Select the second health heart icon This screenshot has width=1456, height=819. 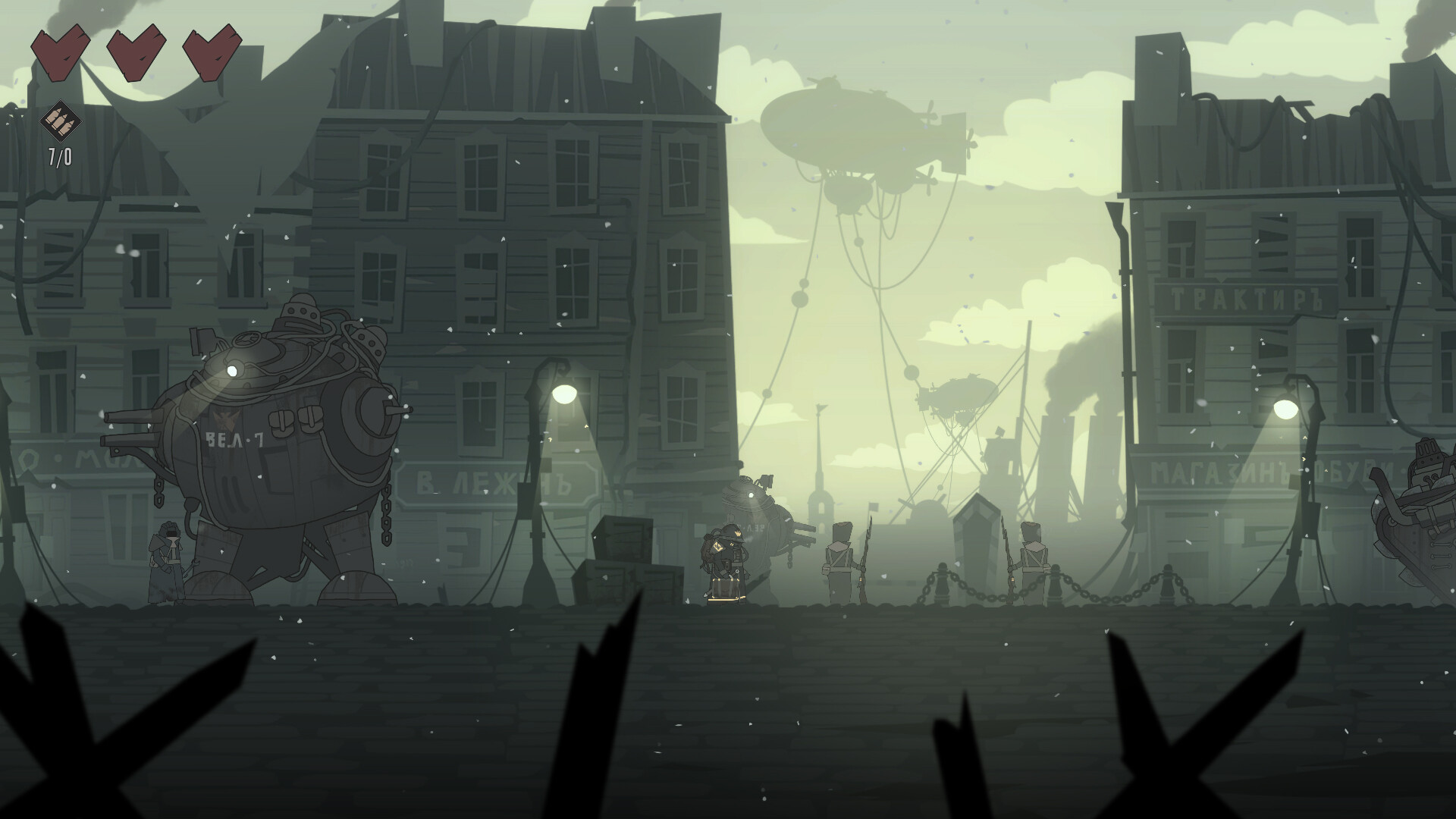[x=138, y=52]
